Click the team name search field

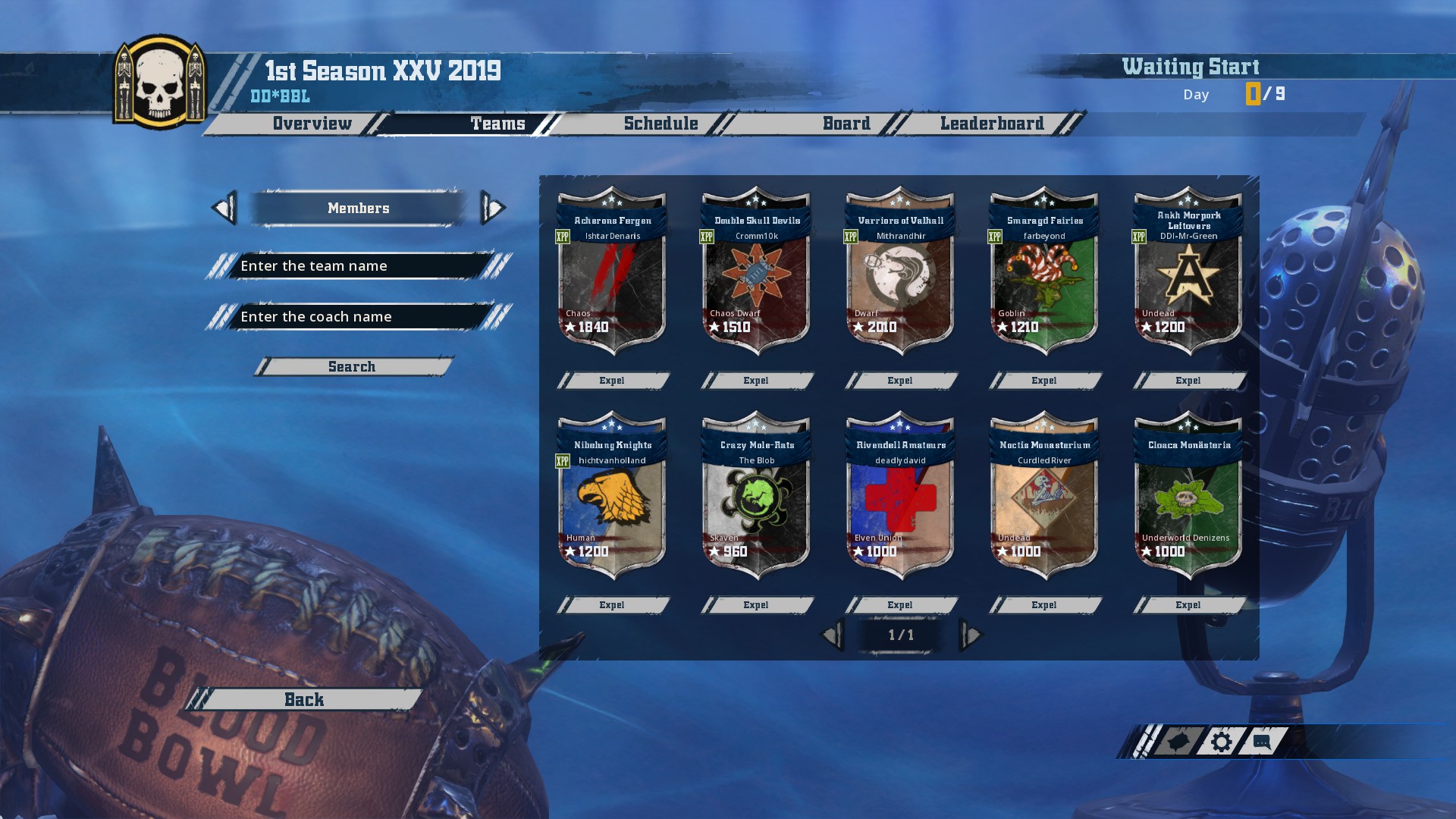(x=358, y=266)
